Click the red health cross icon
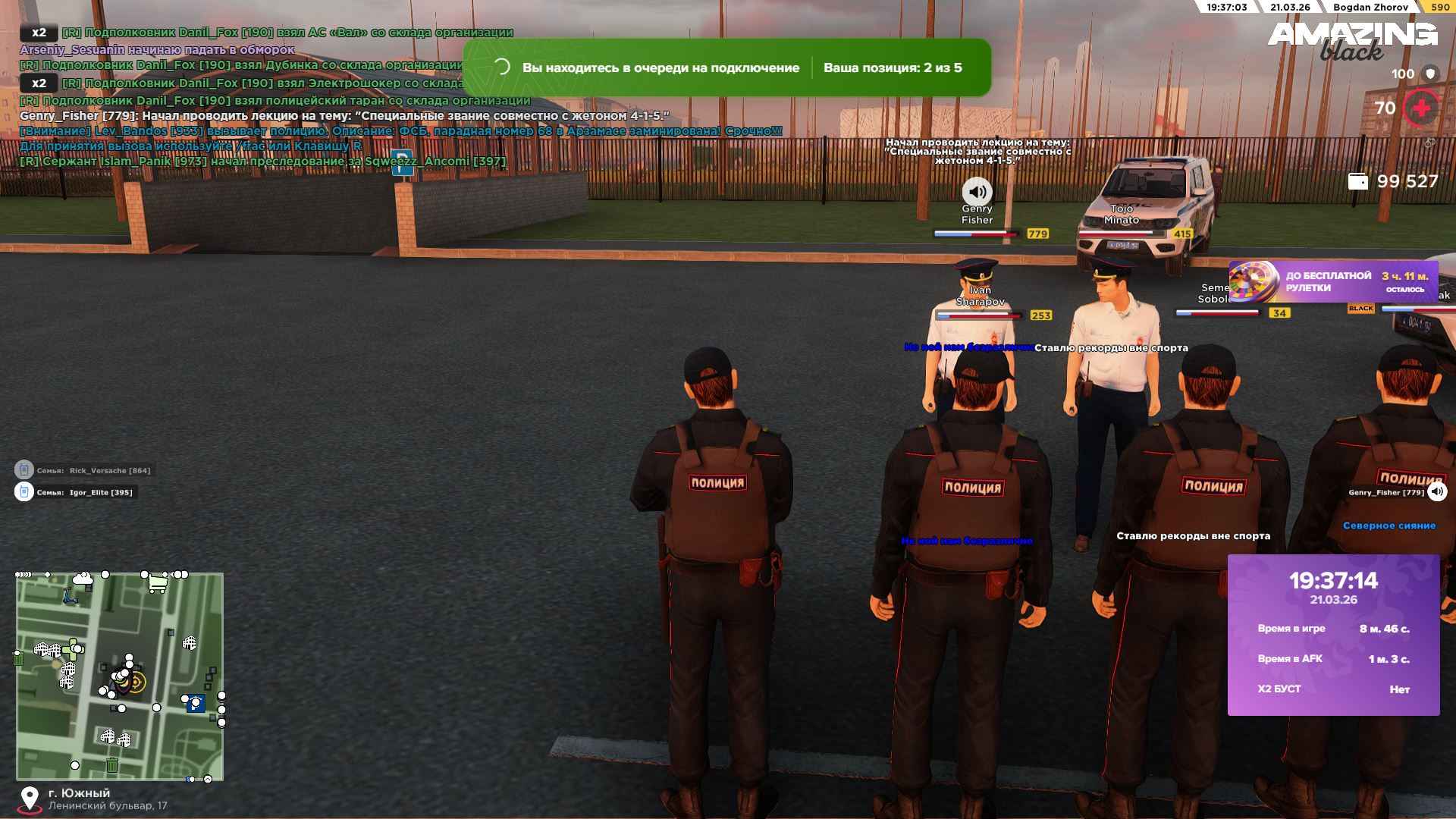Image resolution: width=1456 pixels, height=819 pixels. point(1421,108)
